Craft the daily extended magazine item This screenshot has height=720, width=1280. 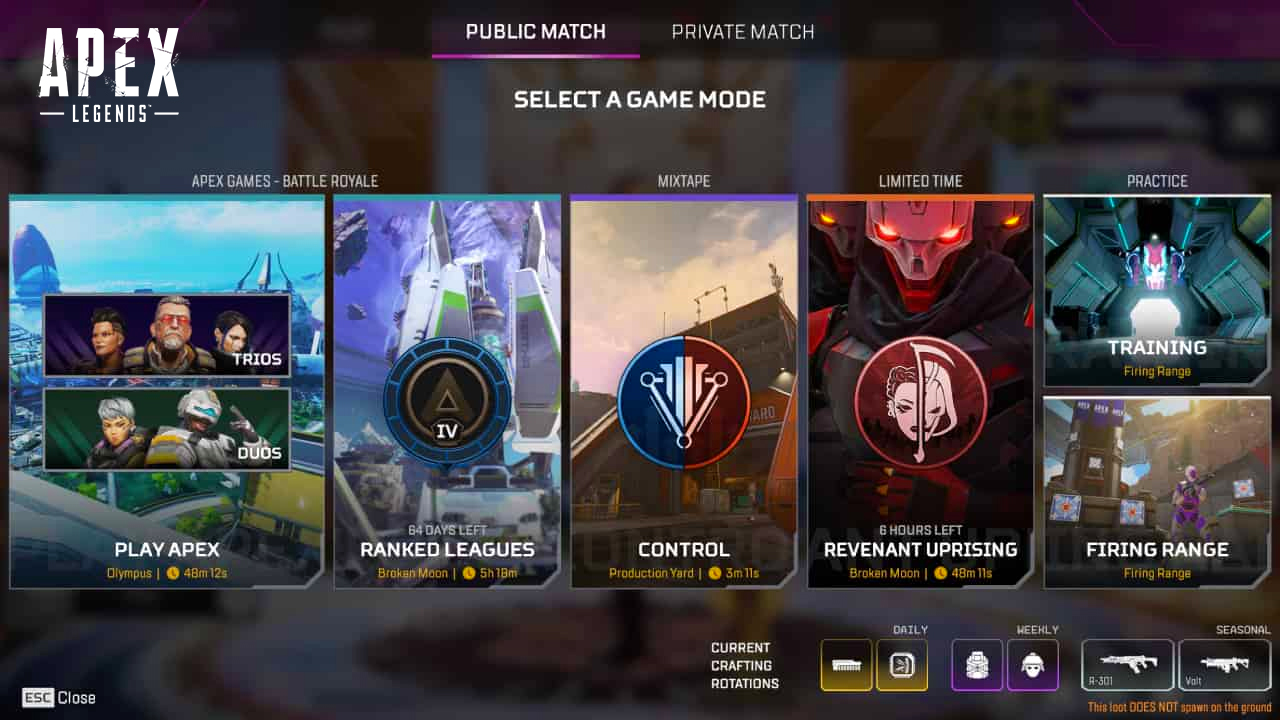846,664
